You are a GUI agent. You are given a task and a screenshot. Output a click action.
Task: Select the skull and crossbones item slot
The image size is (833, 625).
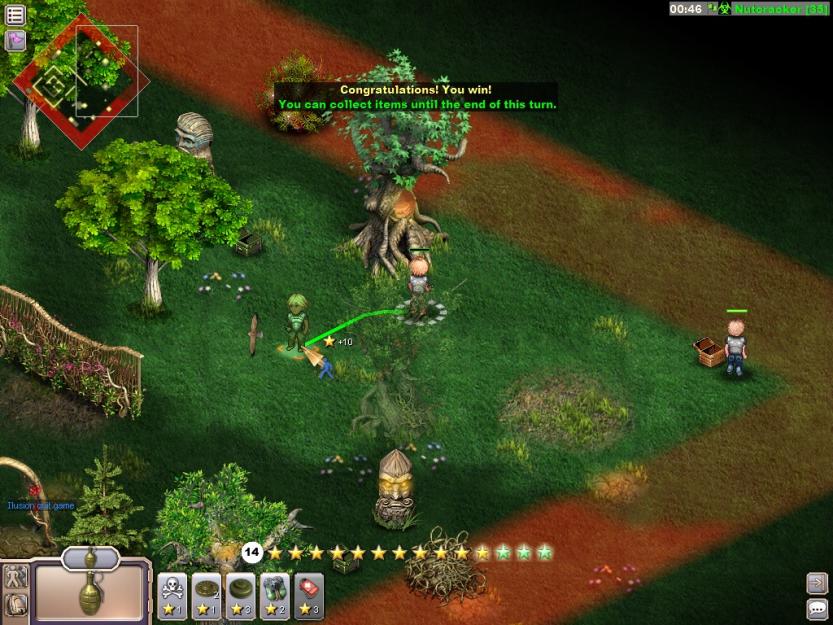(173, 594)
